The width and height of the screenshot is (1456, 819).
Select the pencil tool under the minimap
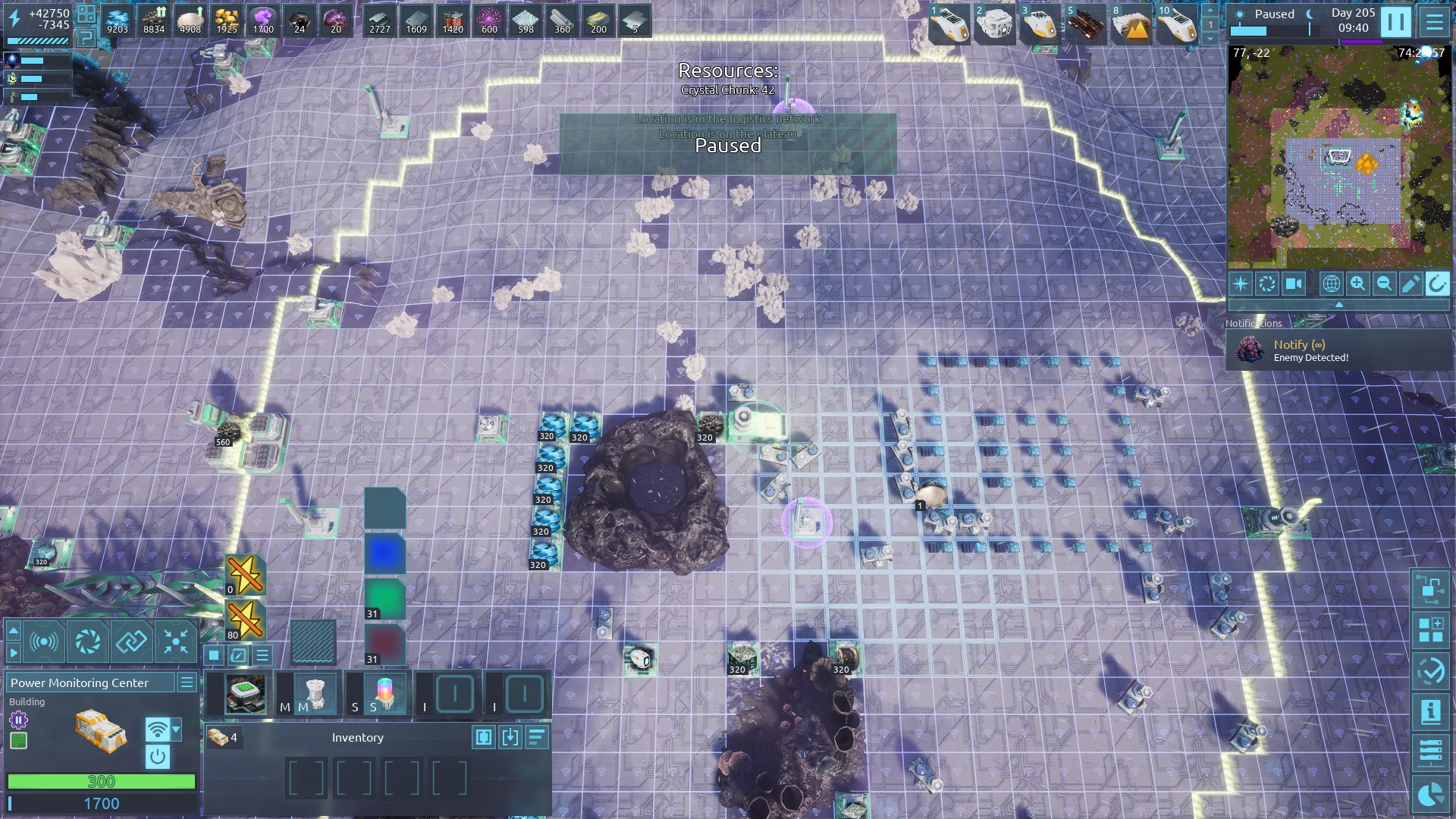coord(1410,284)
